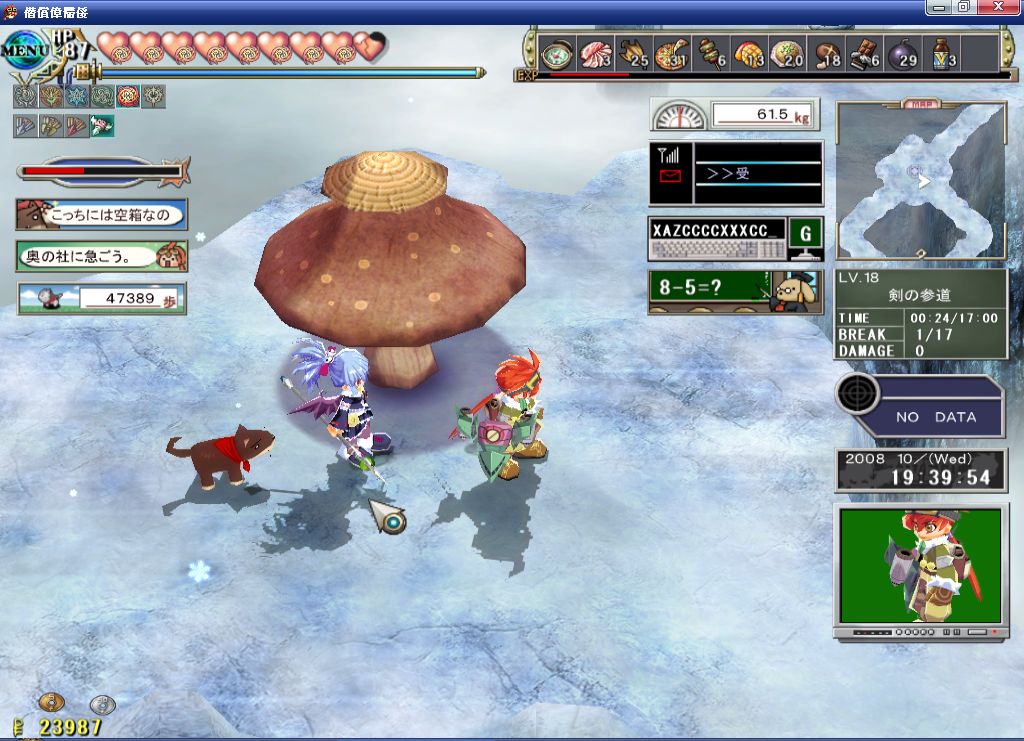The image size is (1024, 741).
Task: Select the compass item slot
Action: point(556,54)
